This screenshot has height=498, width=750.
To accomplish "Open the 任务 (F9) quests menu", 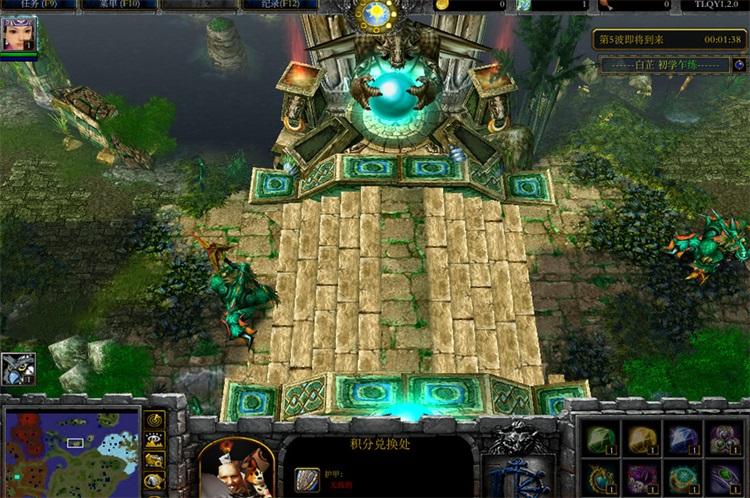I will tap(30, 5).
